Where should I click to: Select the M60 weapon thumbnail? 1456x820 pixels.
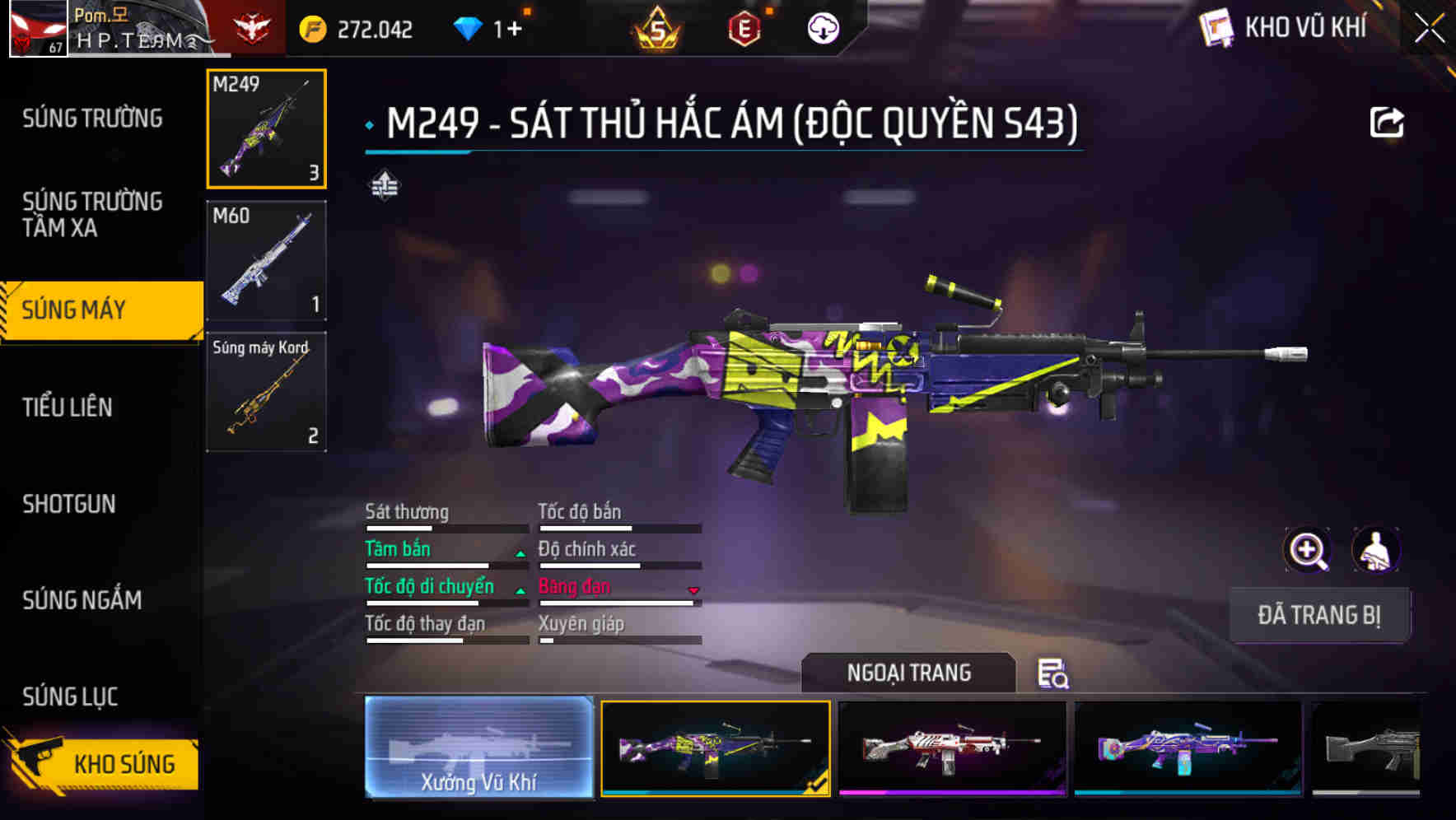click(265, 259)
